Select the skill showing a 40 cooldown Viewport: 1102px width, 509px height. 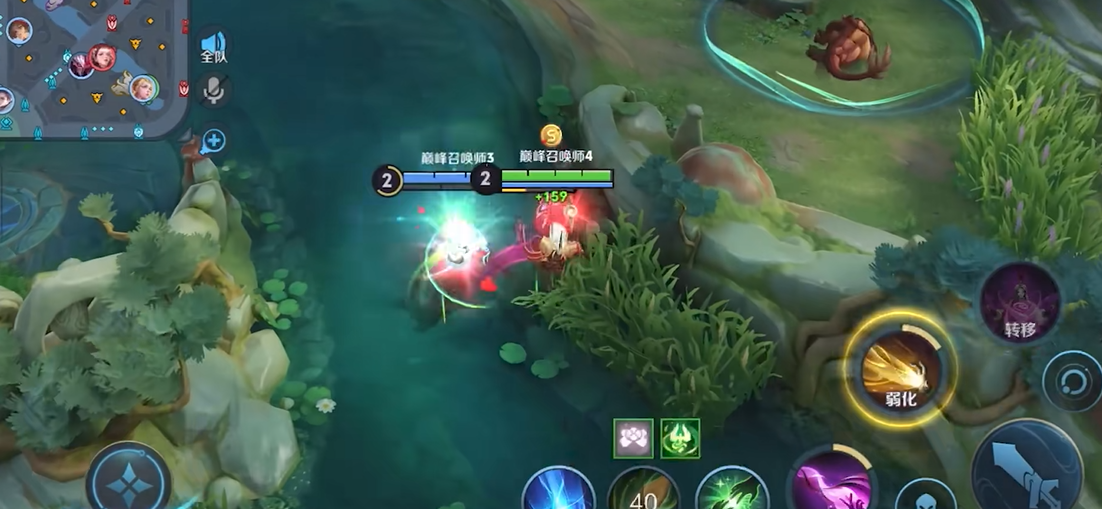[x=643, y=490]
